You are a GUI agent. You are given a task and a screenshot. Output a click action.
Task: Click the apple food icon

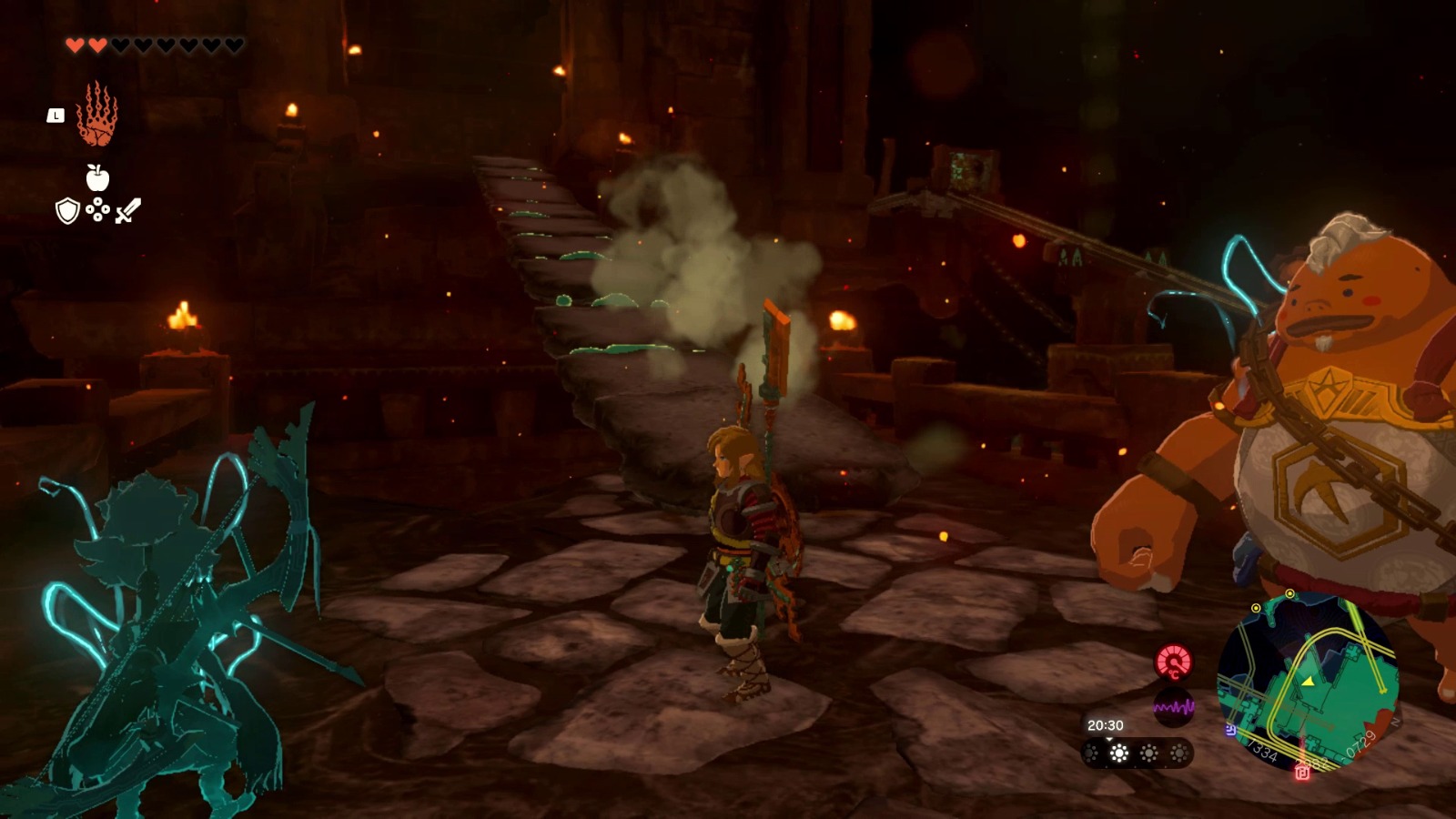(96, 179)
